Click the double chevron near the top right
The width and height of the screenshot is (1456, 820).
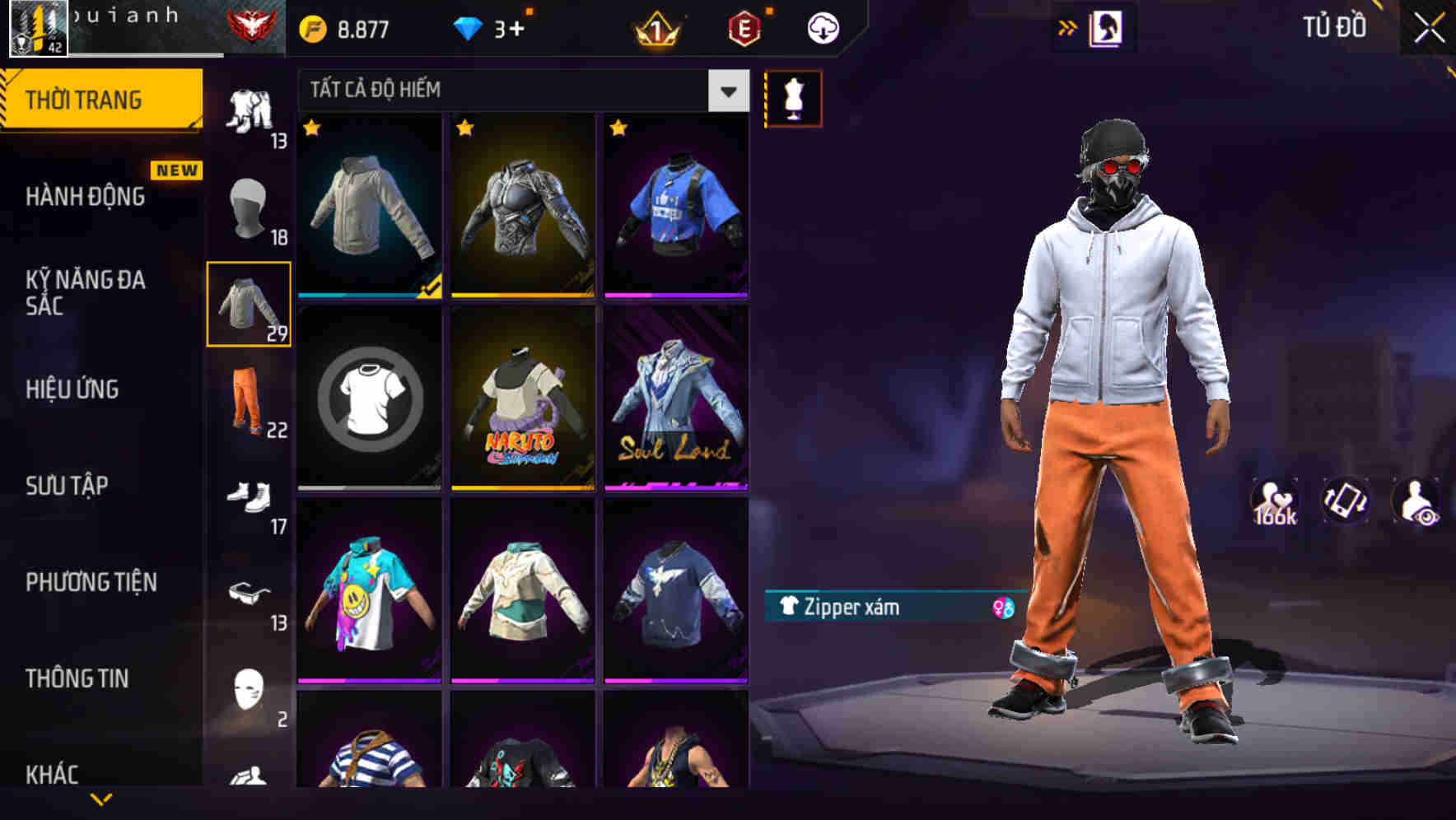click(1068, 26)
